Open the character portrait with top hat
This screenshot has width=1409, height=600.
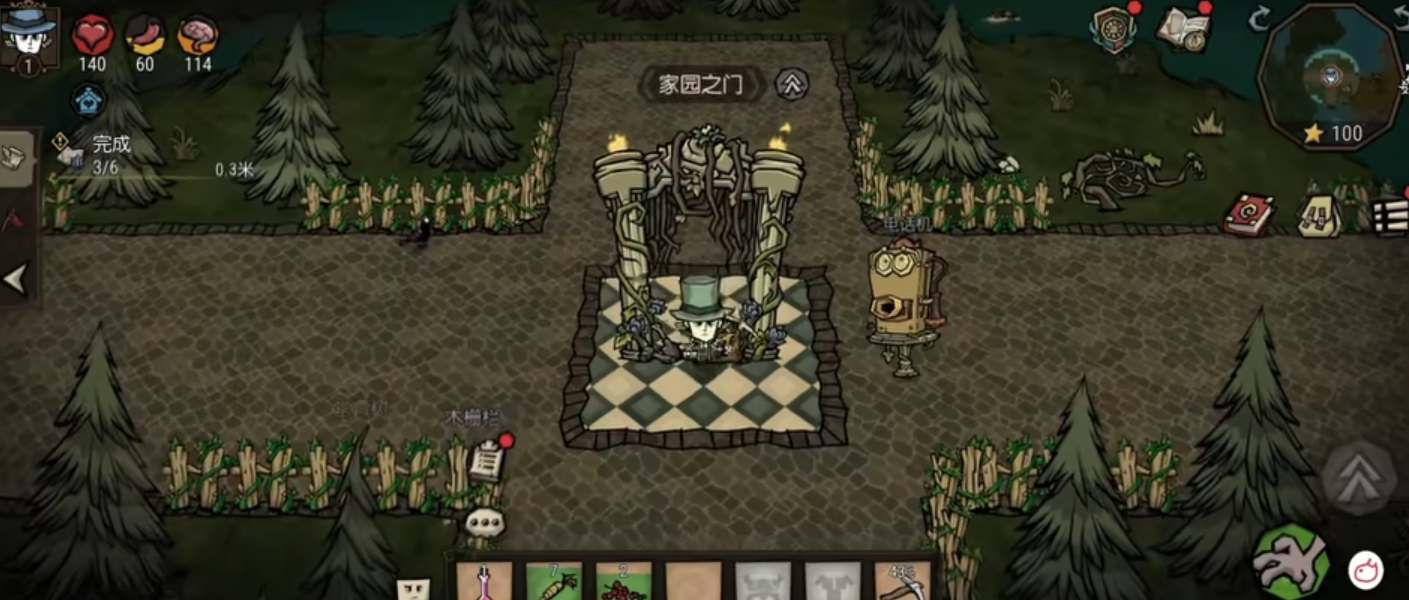coord(30,36)
